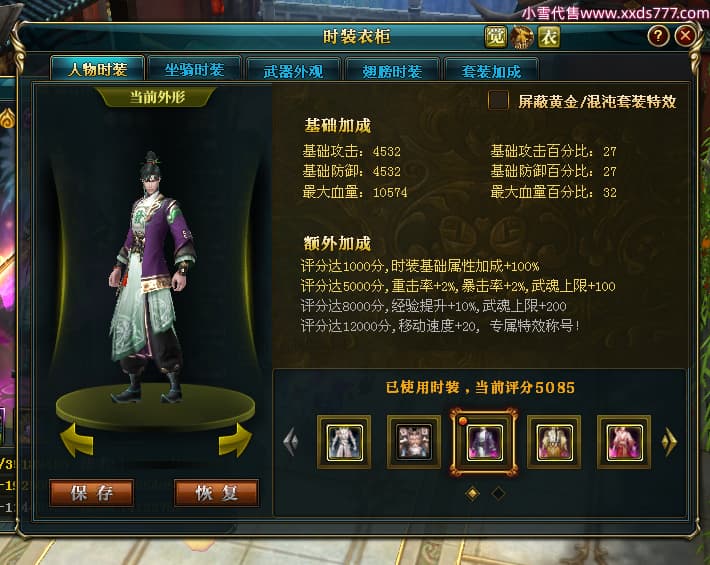Open the question mark help button

(658, 36)
